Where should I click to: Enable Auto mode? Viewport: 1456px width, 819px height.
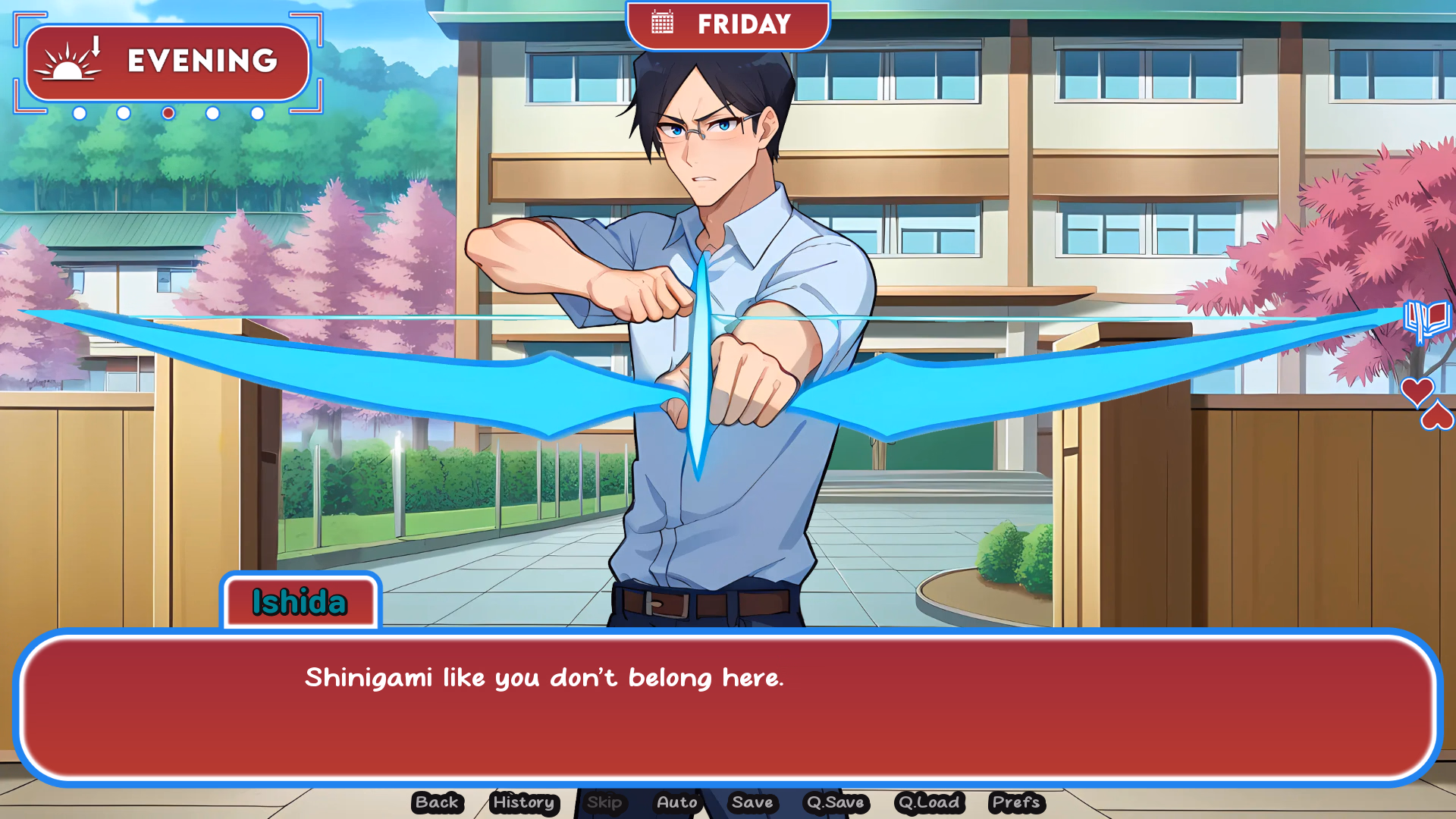677,802
